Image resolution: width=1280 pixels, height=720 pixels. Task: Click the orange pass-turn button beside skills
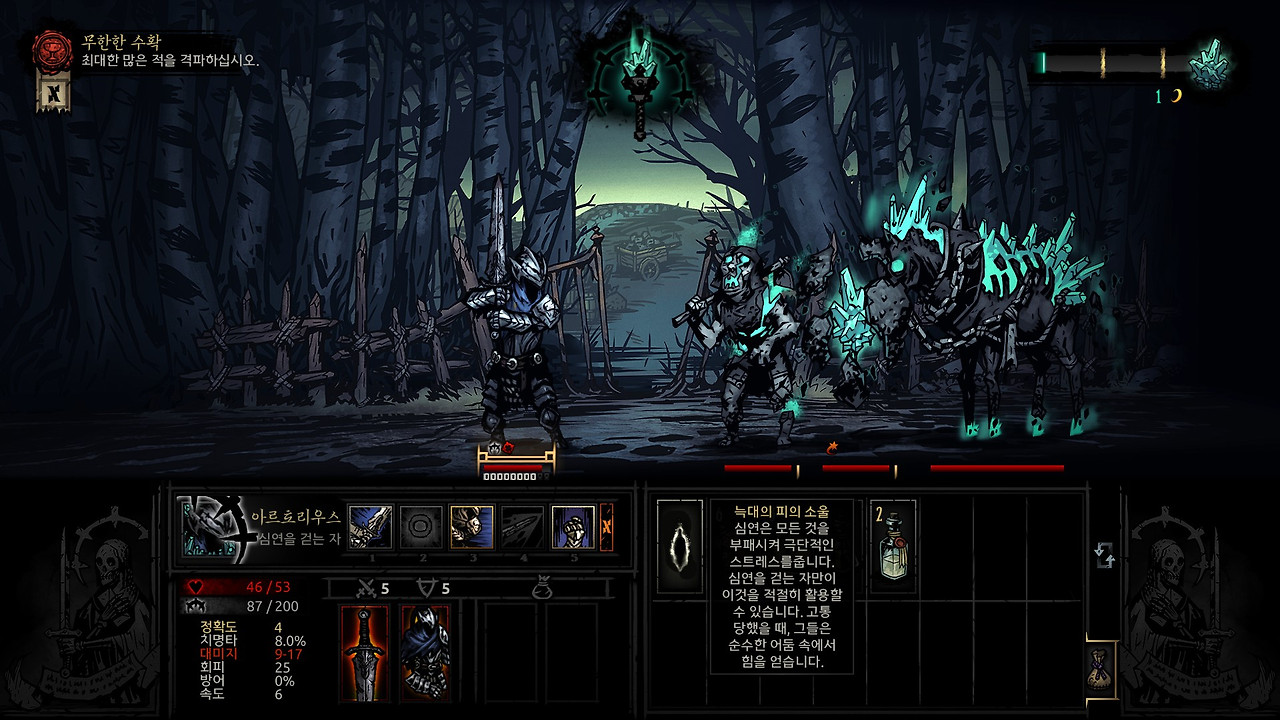click(x=606, y=527)
